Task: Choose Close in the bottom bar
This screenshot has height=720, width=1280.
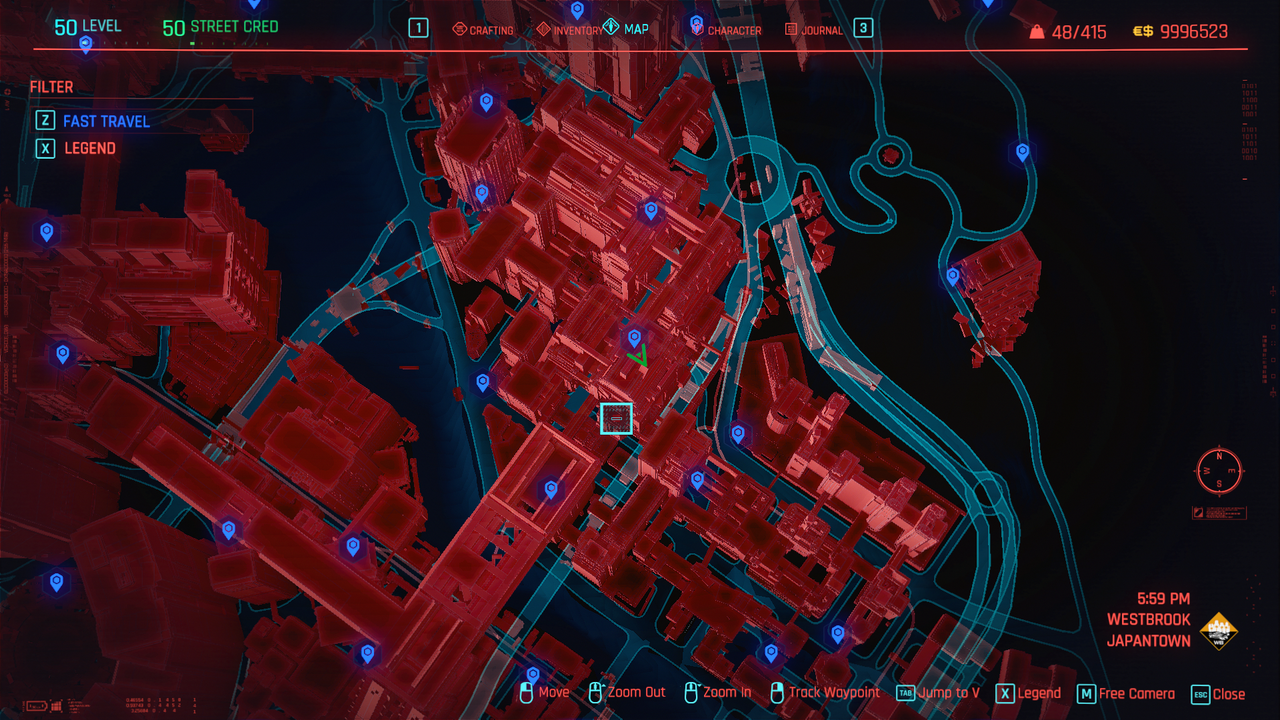Action: coord(1219,694)
